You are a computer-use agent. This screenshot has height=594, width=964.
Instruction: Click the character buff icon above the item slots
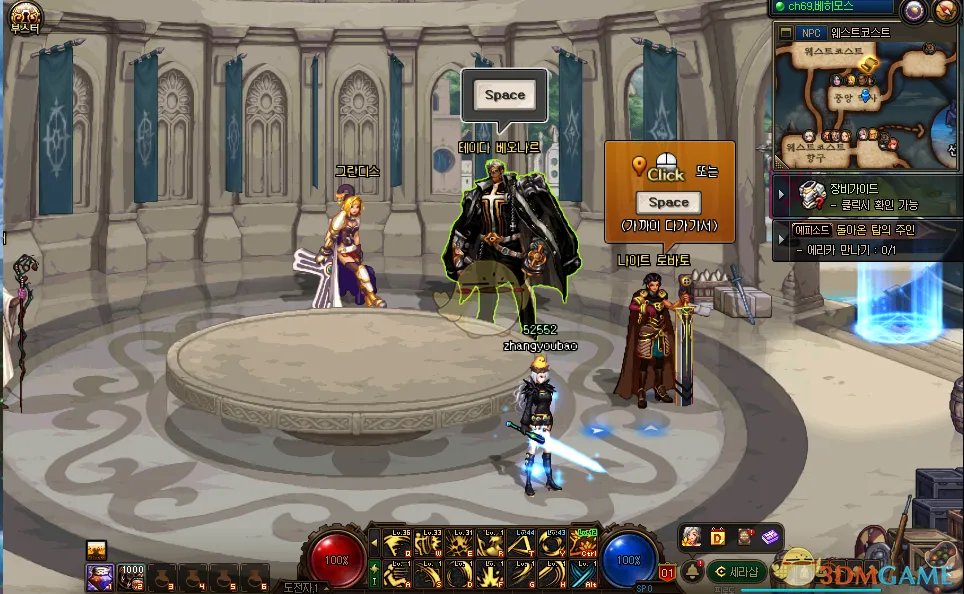(x=97, y=548)
